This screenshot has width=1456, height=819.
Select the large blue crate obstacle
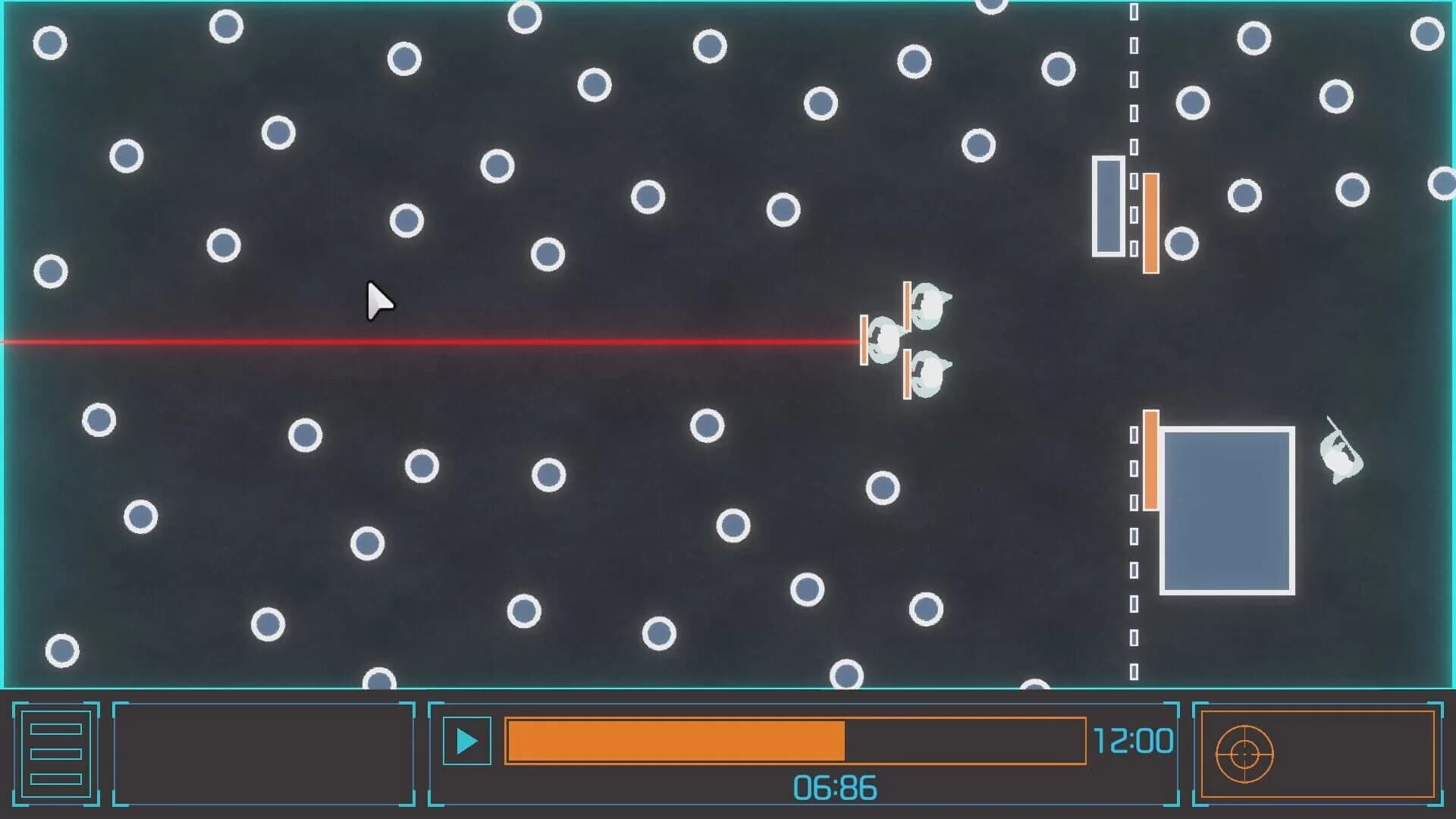pos(1228,512)
